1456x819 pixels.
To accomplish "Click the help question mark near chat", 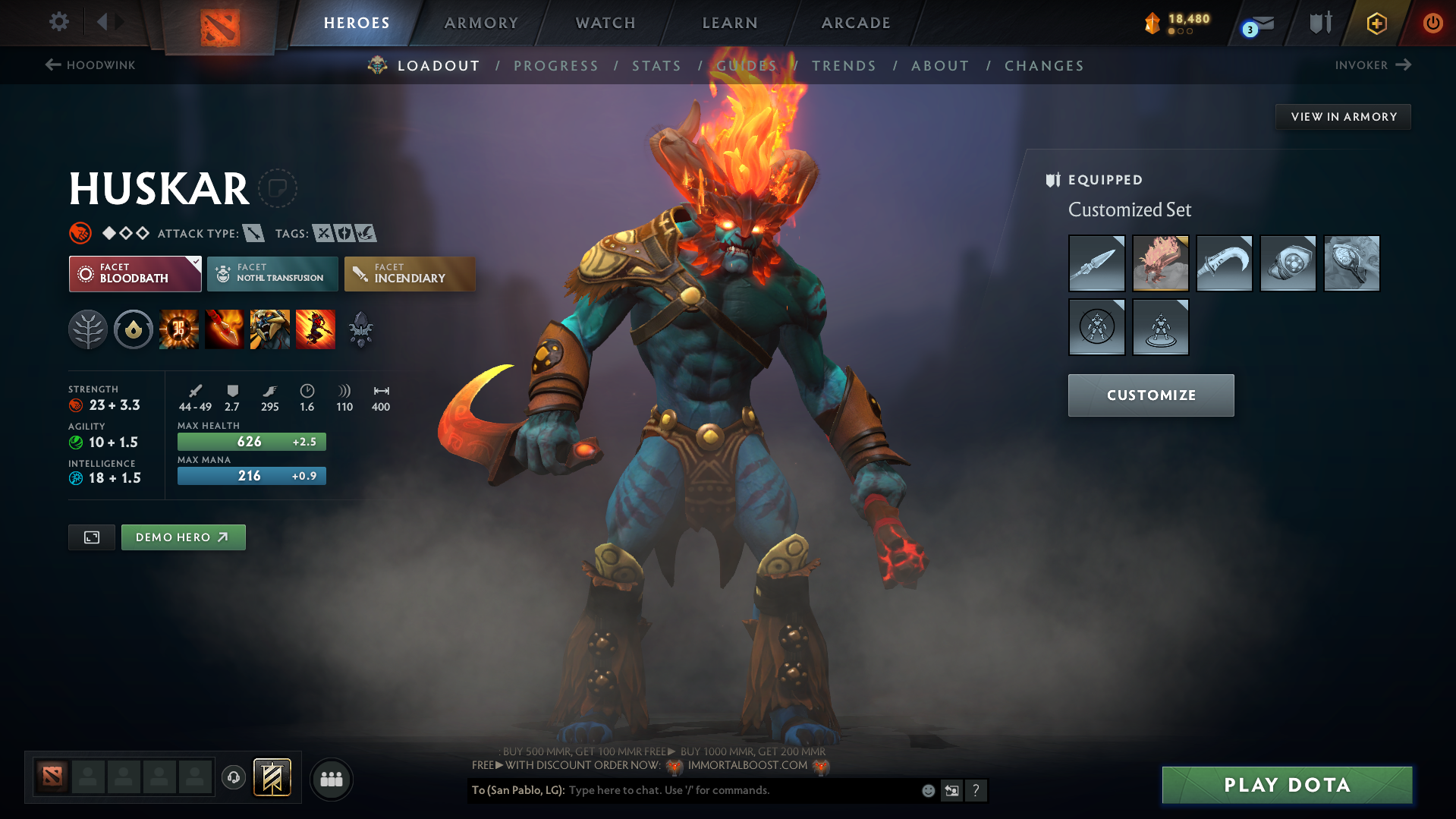I will [x=976, y=790].
